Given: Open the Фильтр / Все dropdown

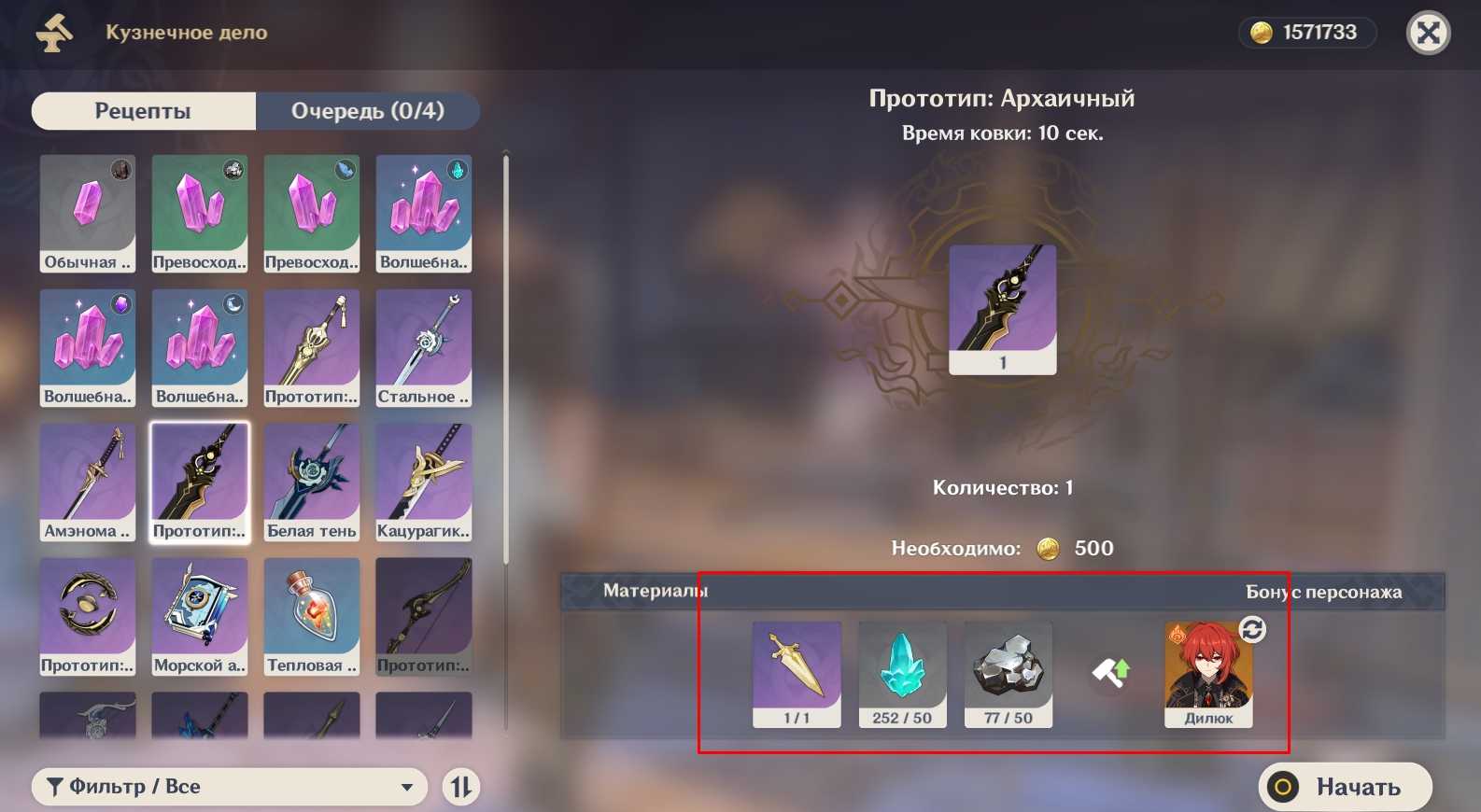Looking at the screenshot, I should point(230,787).
